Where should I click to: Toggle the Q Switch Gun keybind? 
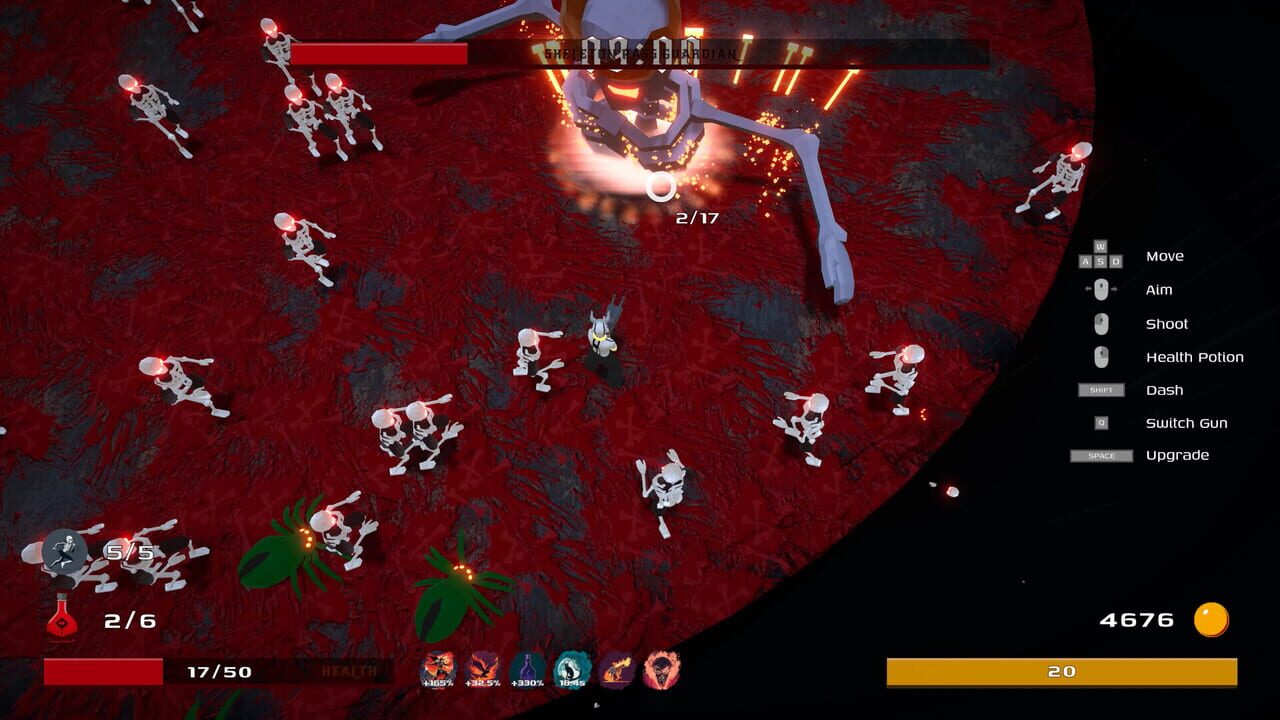point(1100,422)
